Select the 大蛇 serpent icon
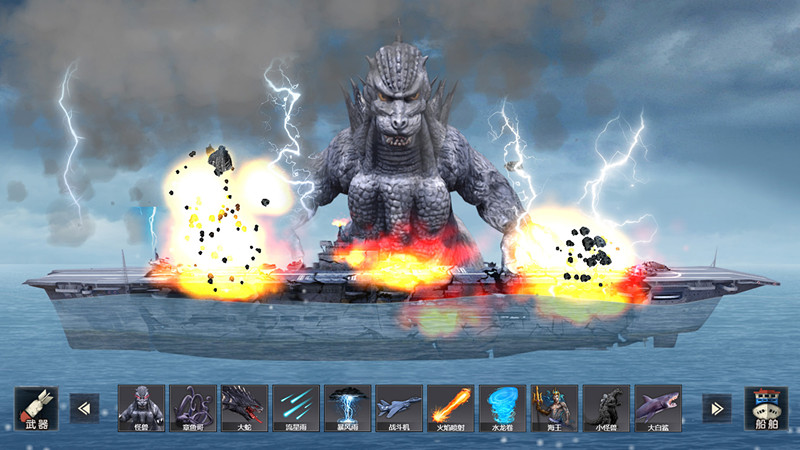This screenshot has height=450, width=800. coord(244,408)
